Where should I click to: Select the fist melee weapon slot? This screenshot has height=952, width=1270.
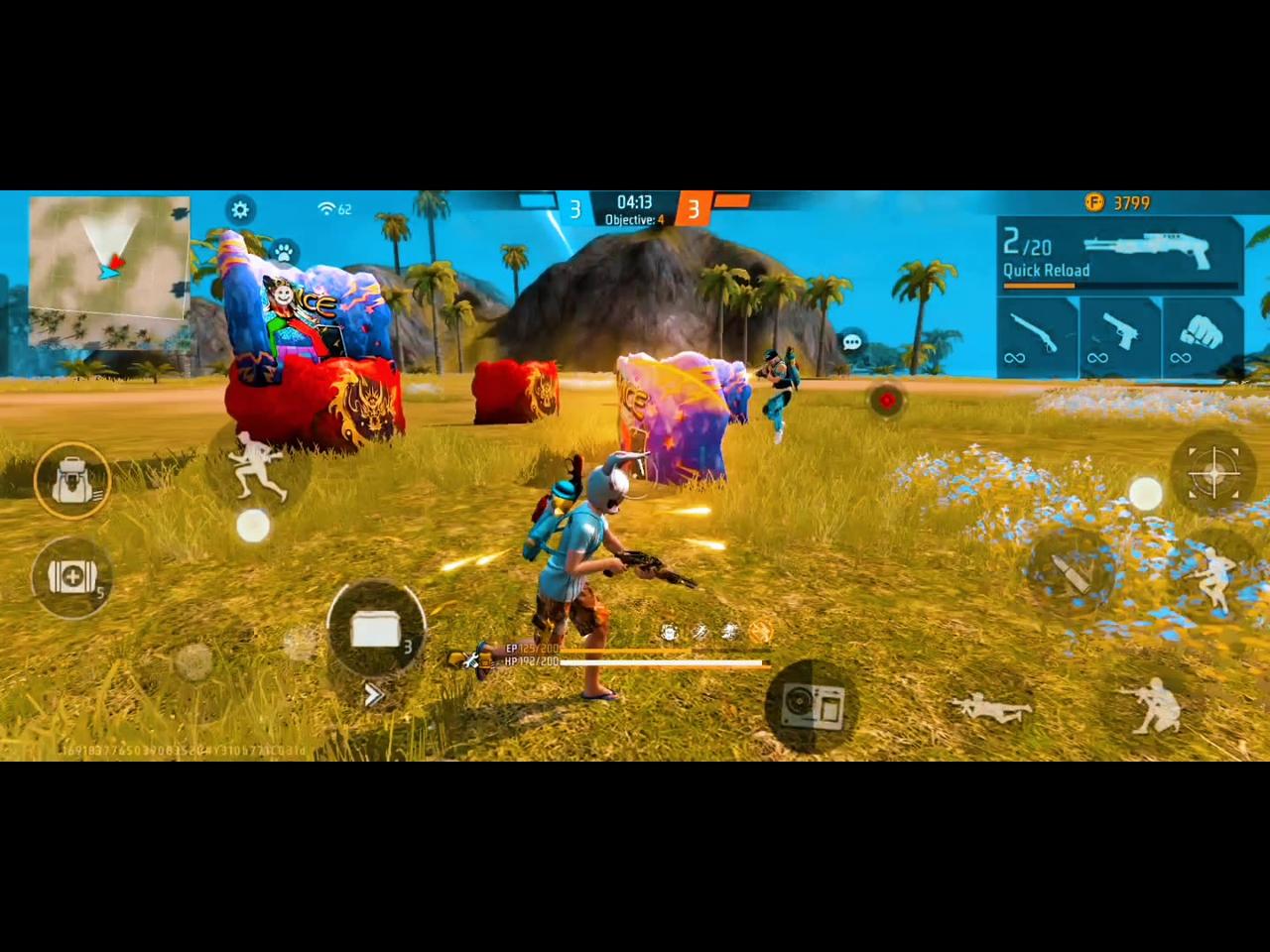[x=1201, y=337]
